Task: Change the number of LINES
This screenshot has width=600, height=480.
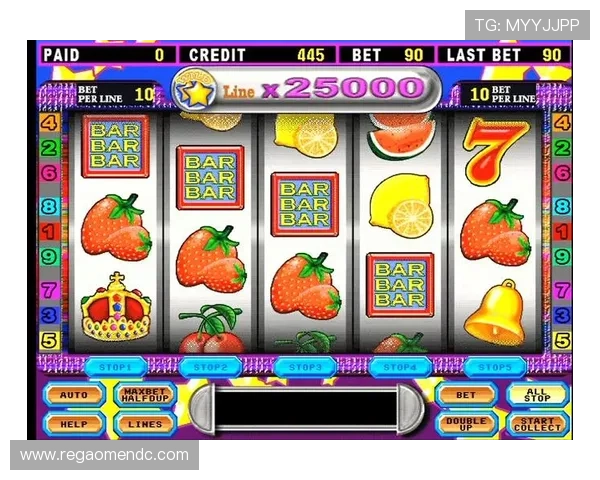Action: [x=144, y=423]
